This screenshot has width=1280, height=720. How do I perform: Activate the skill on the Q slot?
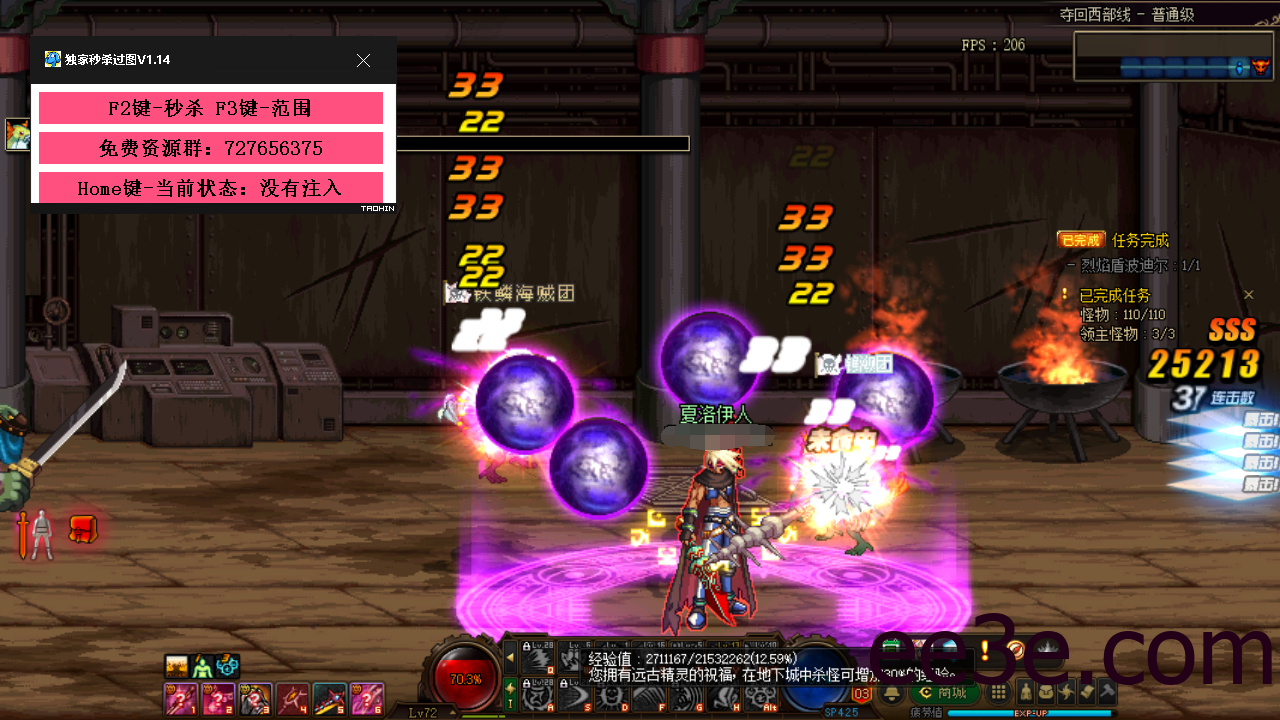click(540, 656)
